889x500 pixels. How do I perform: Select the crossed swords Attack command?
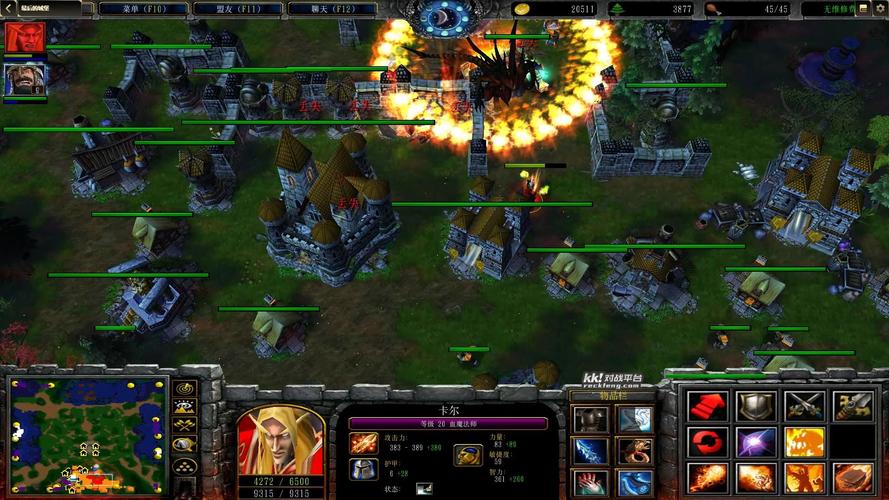point(804,405)
